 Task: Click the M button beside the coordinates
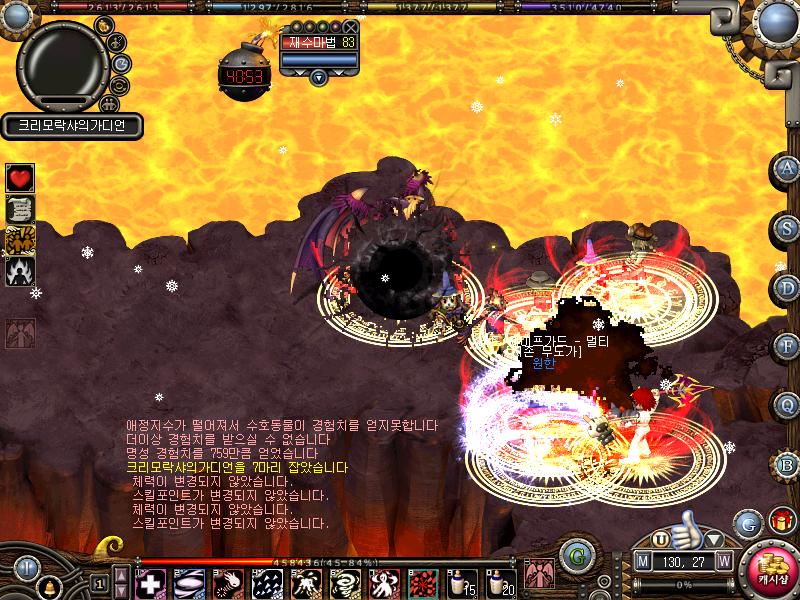644,561
